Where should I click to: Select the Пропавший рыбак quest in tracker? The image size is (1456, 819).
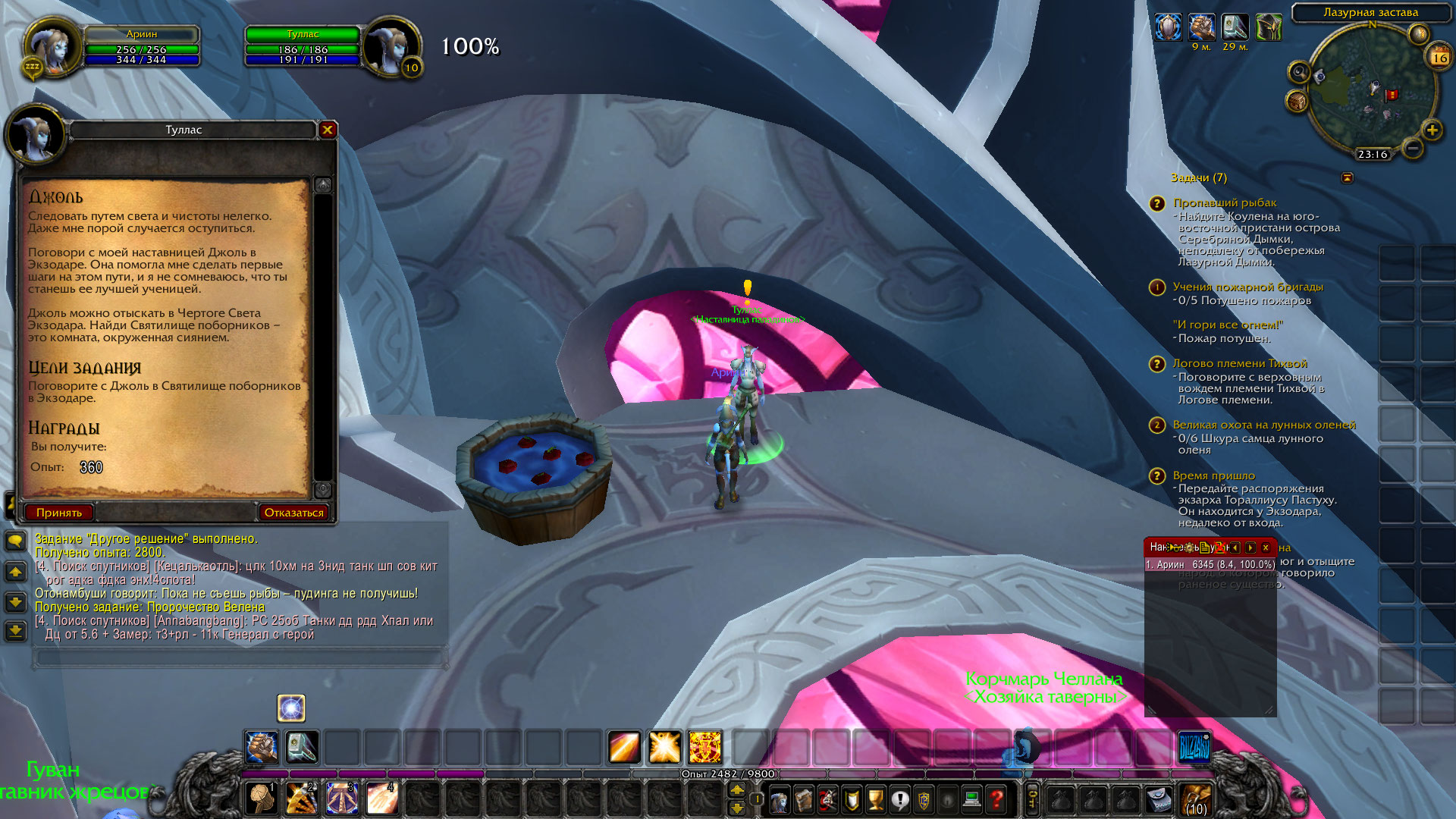click(1225, 202)
